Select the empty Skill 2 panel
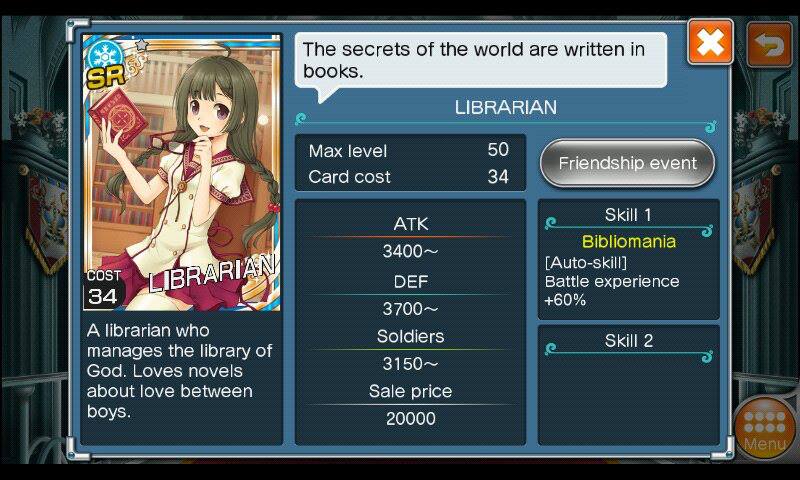This screenshot has height=480, width=800. 628,383
